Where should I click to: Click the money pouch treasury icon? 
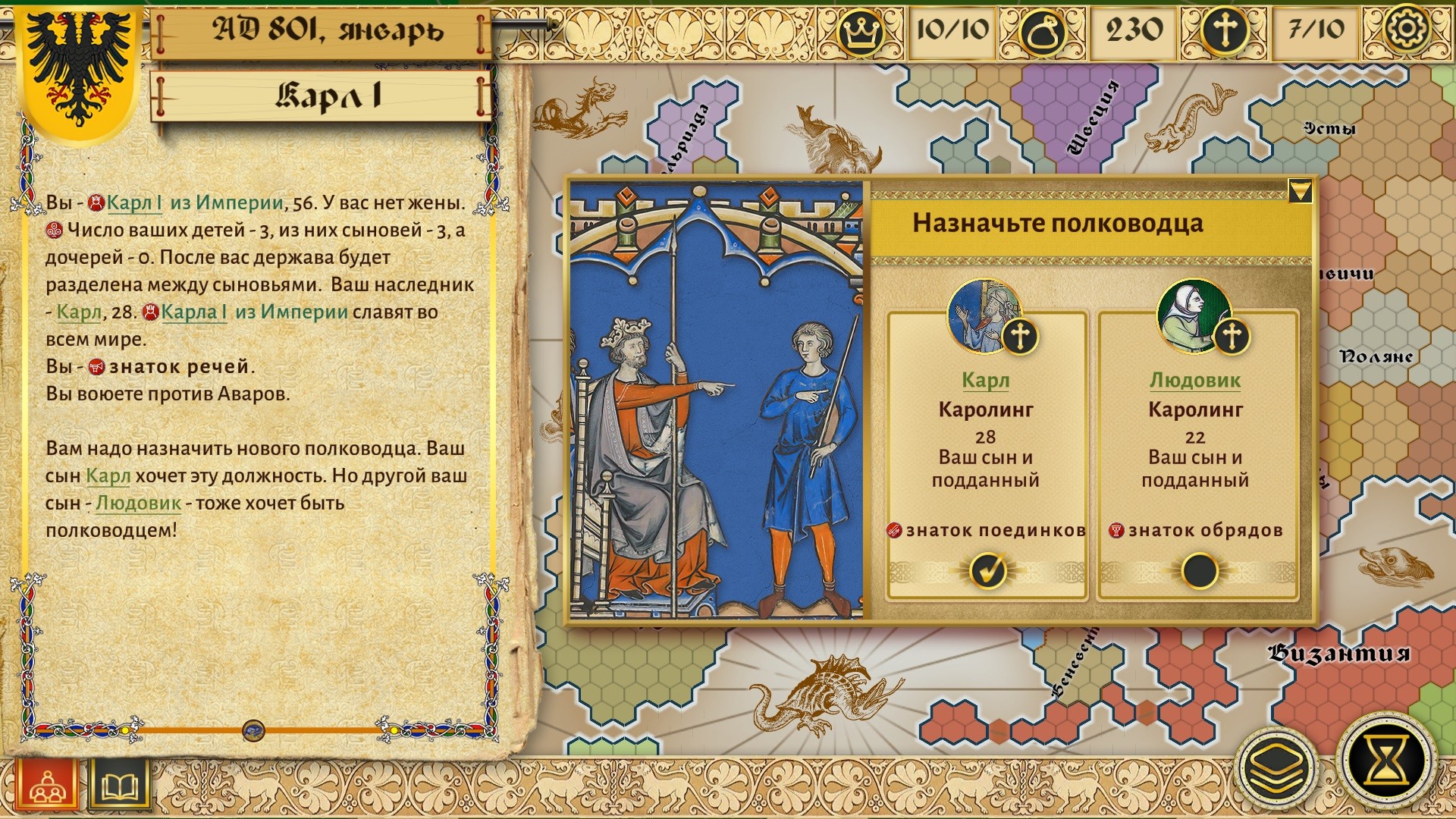click(1042, 32)
